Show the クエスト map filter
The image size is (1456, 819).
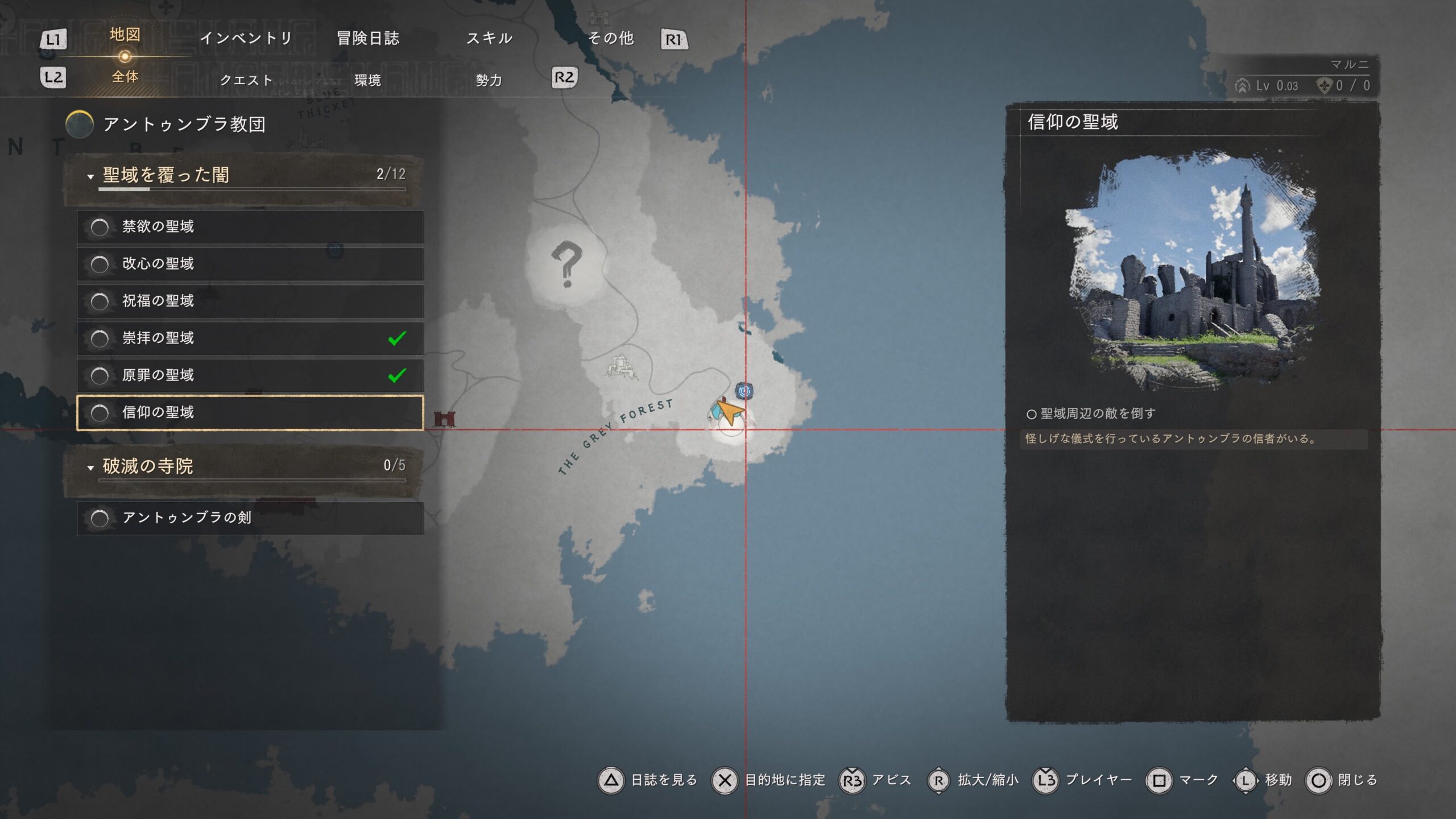coord(246,80)
